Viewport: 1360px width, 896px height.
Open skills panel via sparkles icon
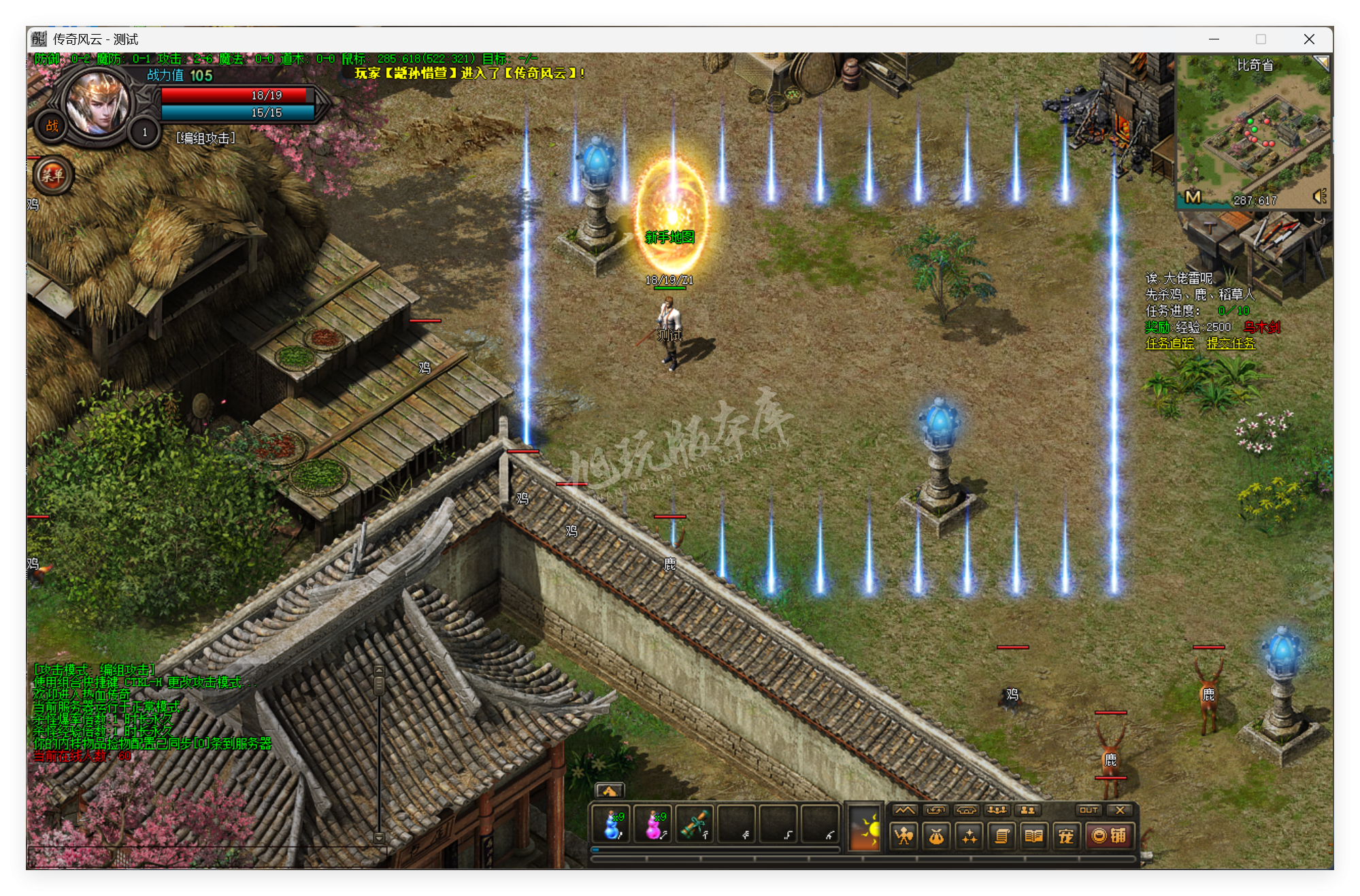(x=968, y=835)
